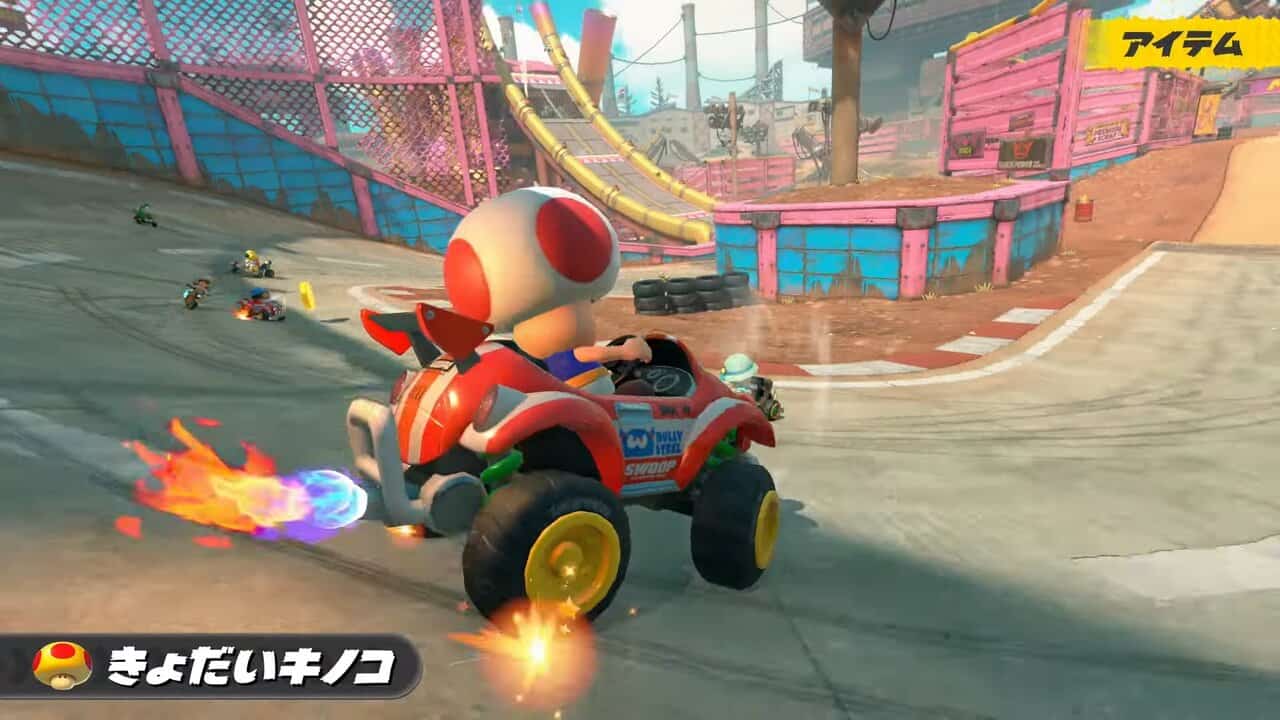The width and height of the screenshot is (1280, 720).
Task: Click the アイテム category label
Action: (1182, 44)
